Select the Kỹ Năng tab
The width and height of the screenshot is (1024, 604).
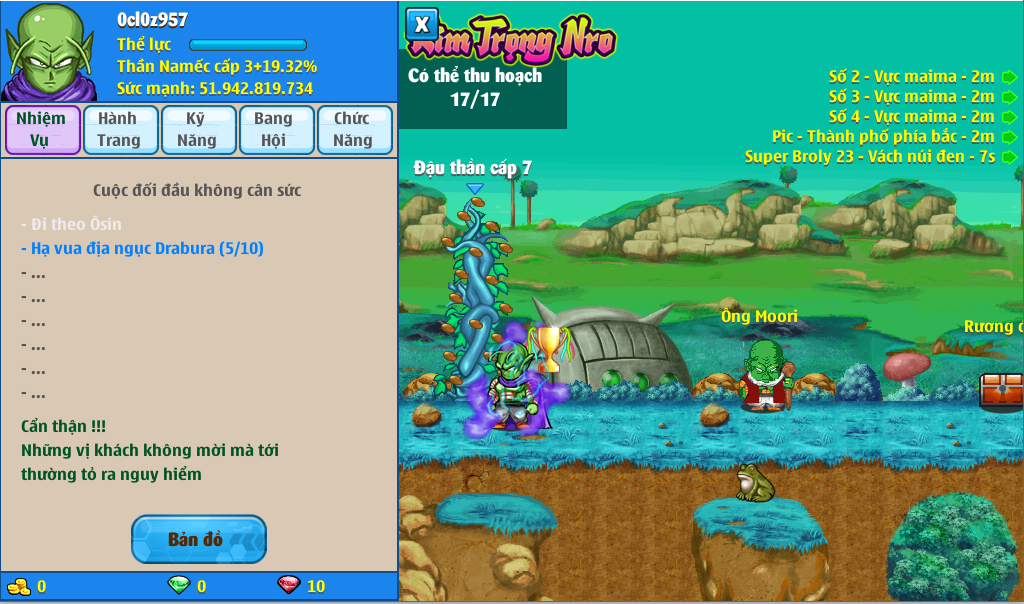click(x=197, y=130)
